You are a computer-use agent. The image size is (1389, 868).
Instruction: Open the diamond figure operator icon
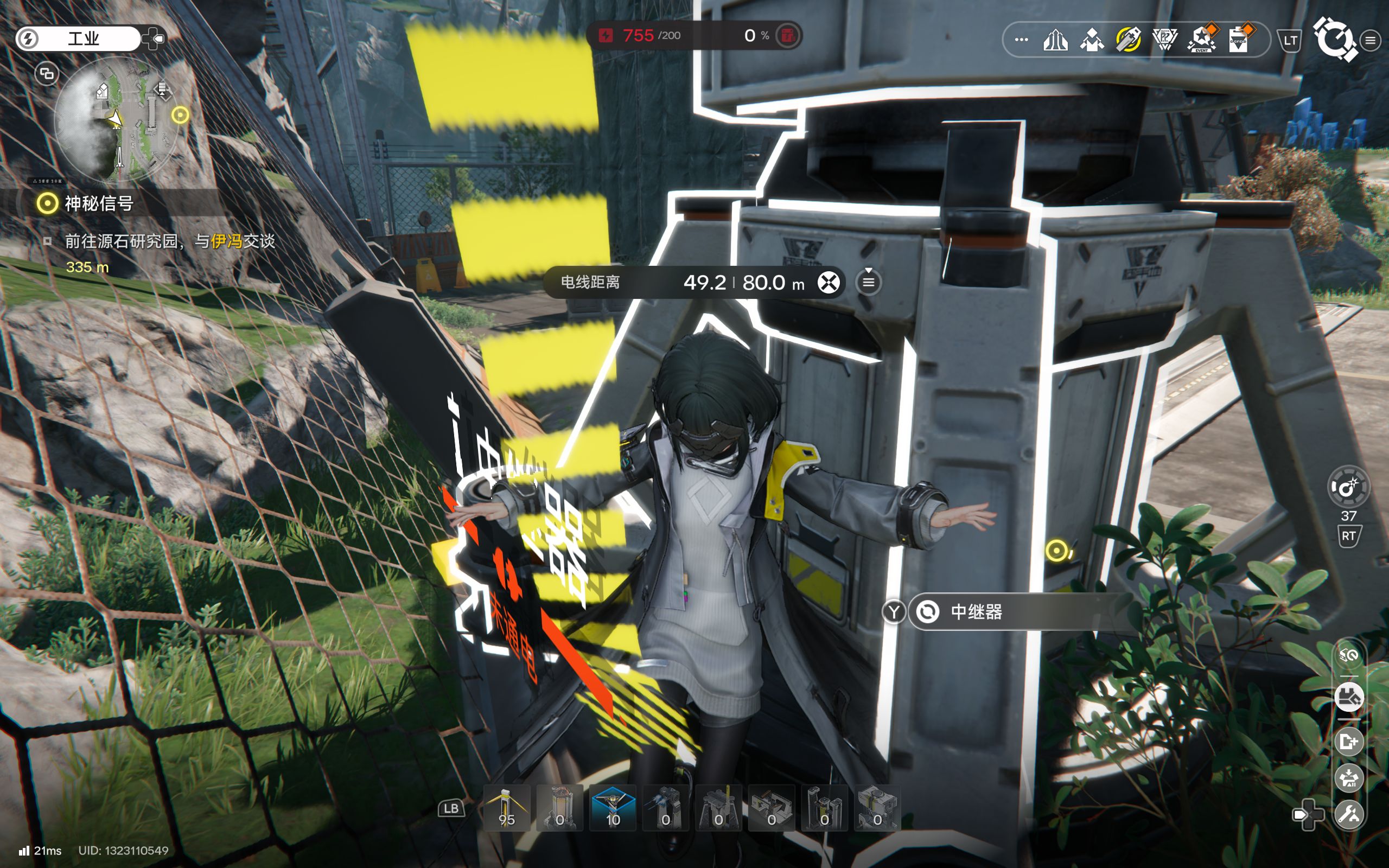point(1091,40)
